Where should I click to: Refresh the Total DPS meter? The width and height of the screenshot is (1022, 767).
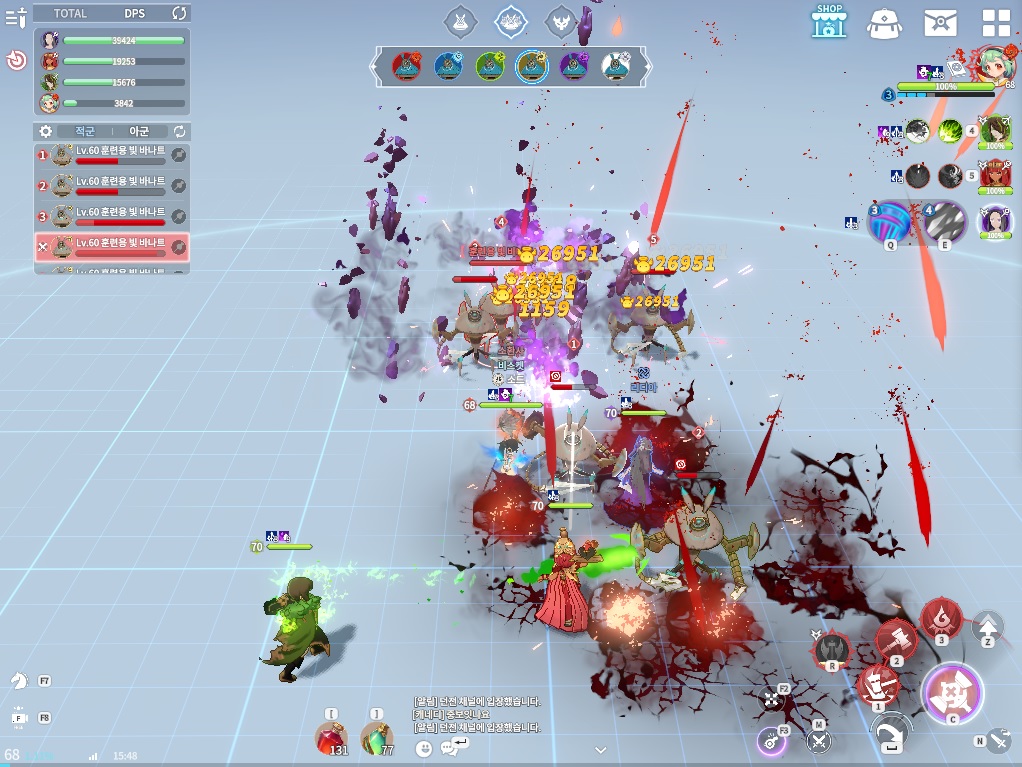point(179,13)
